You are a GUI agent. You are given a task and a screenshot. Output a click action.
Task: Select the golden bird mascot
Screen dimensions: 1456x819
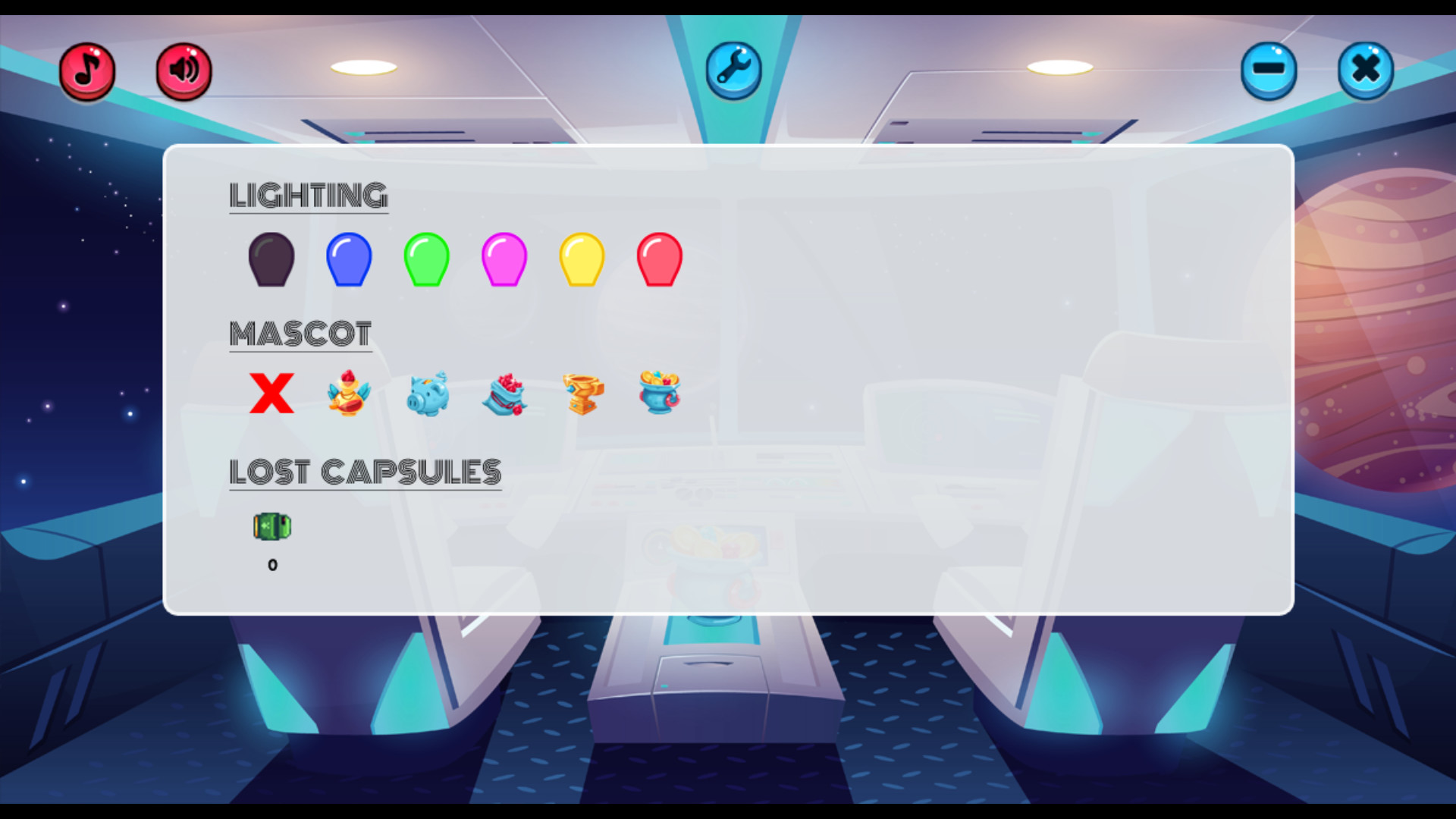(x=349, y=393)
